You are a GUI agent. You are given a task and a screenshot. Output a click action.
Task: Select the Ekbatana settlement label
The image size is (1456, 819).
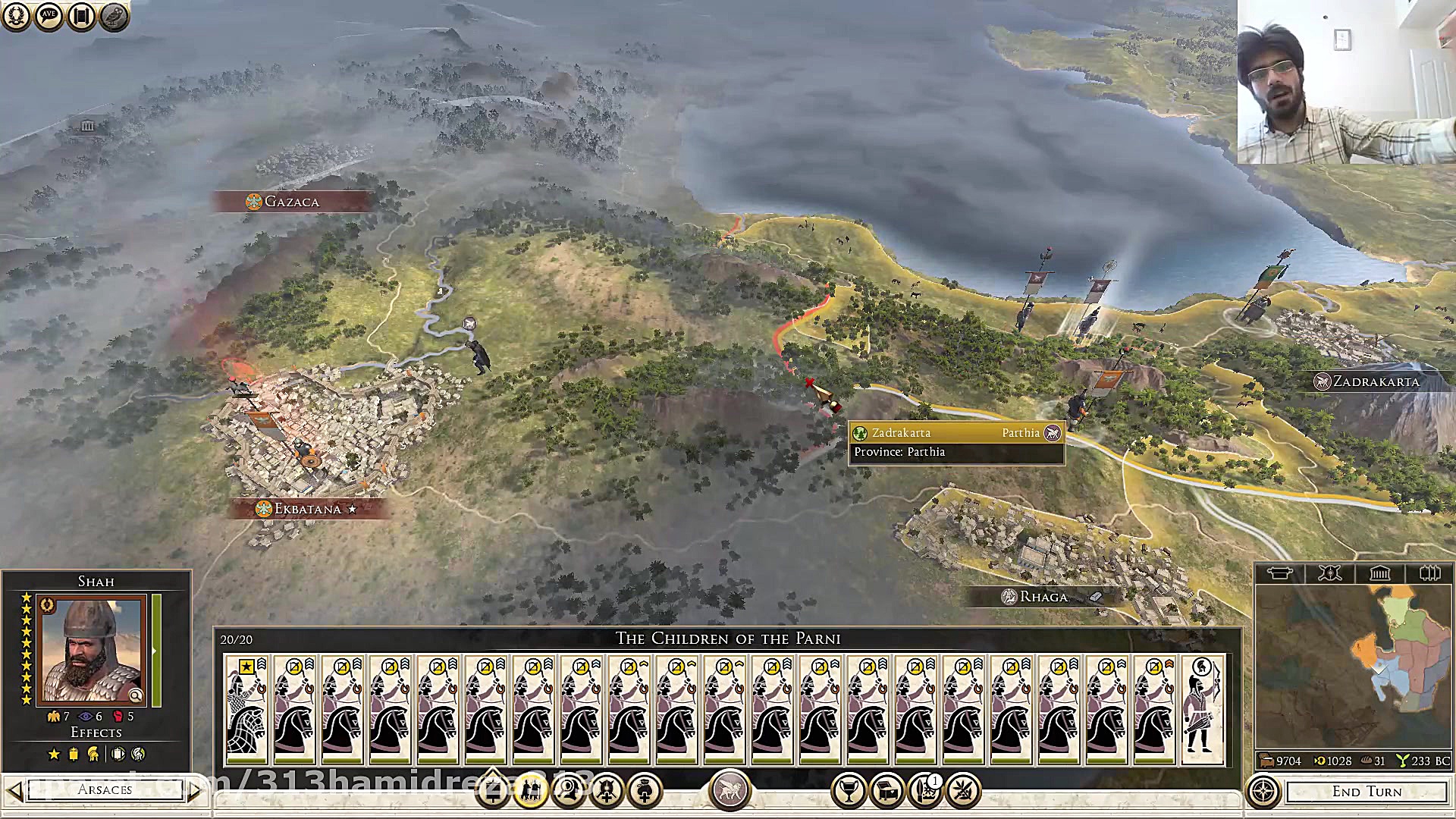308,509
